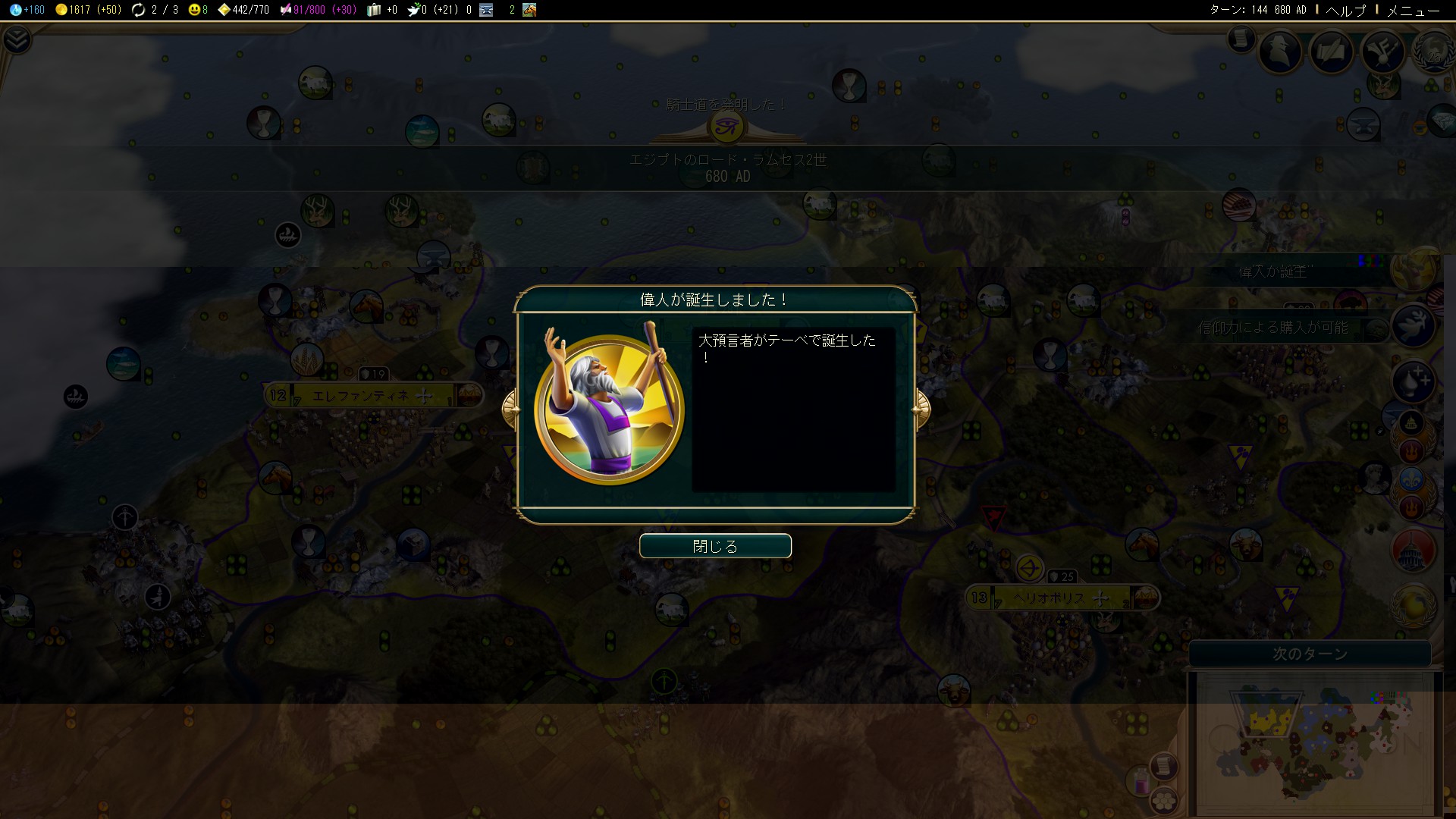End turn with 次のターン button
1456x819 pixels.
coord(1310,654)
